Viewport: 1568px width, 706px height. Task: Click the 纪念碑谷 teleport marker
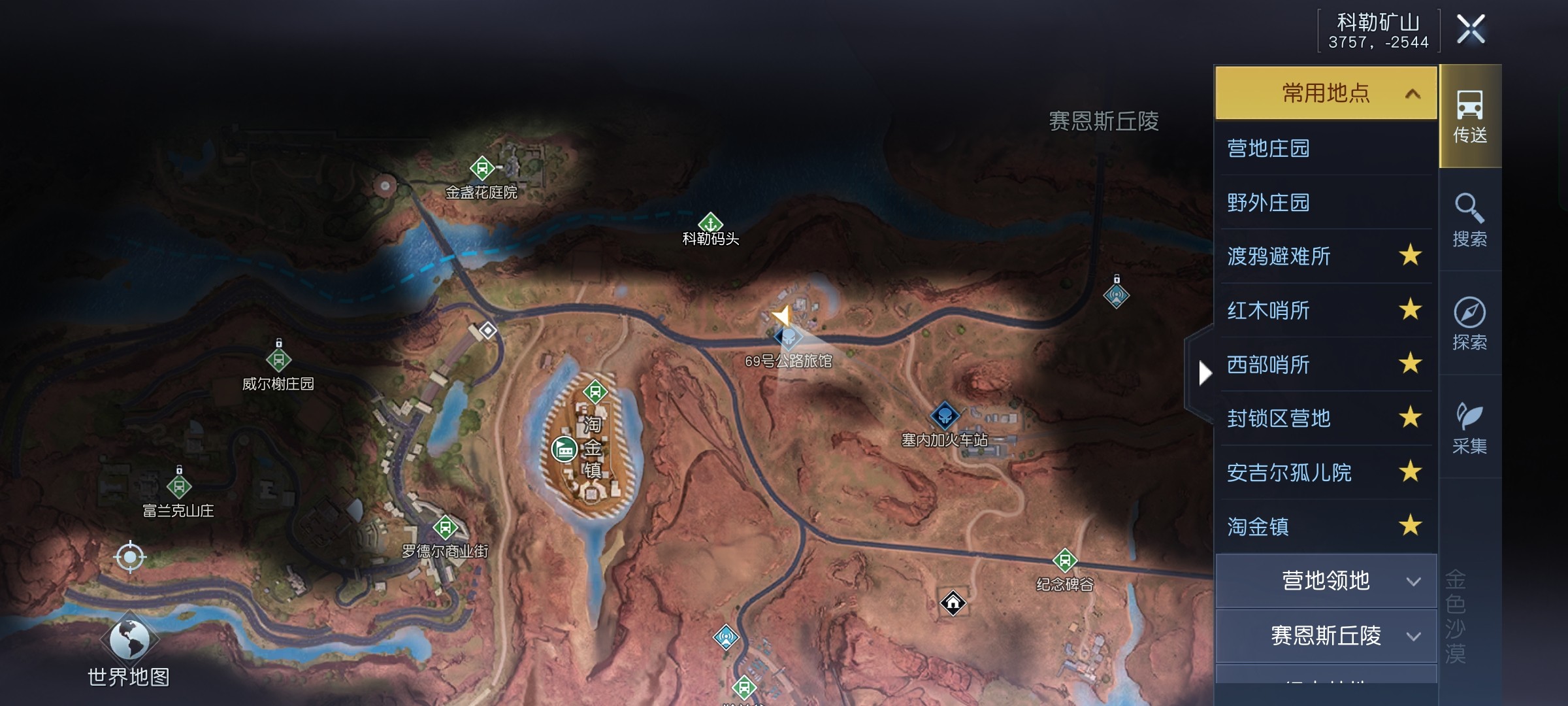(x=1064, y=560)
